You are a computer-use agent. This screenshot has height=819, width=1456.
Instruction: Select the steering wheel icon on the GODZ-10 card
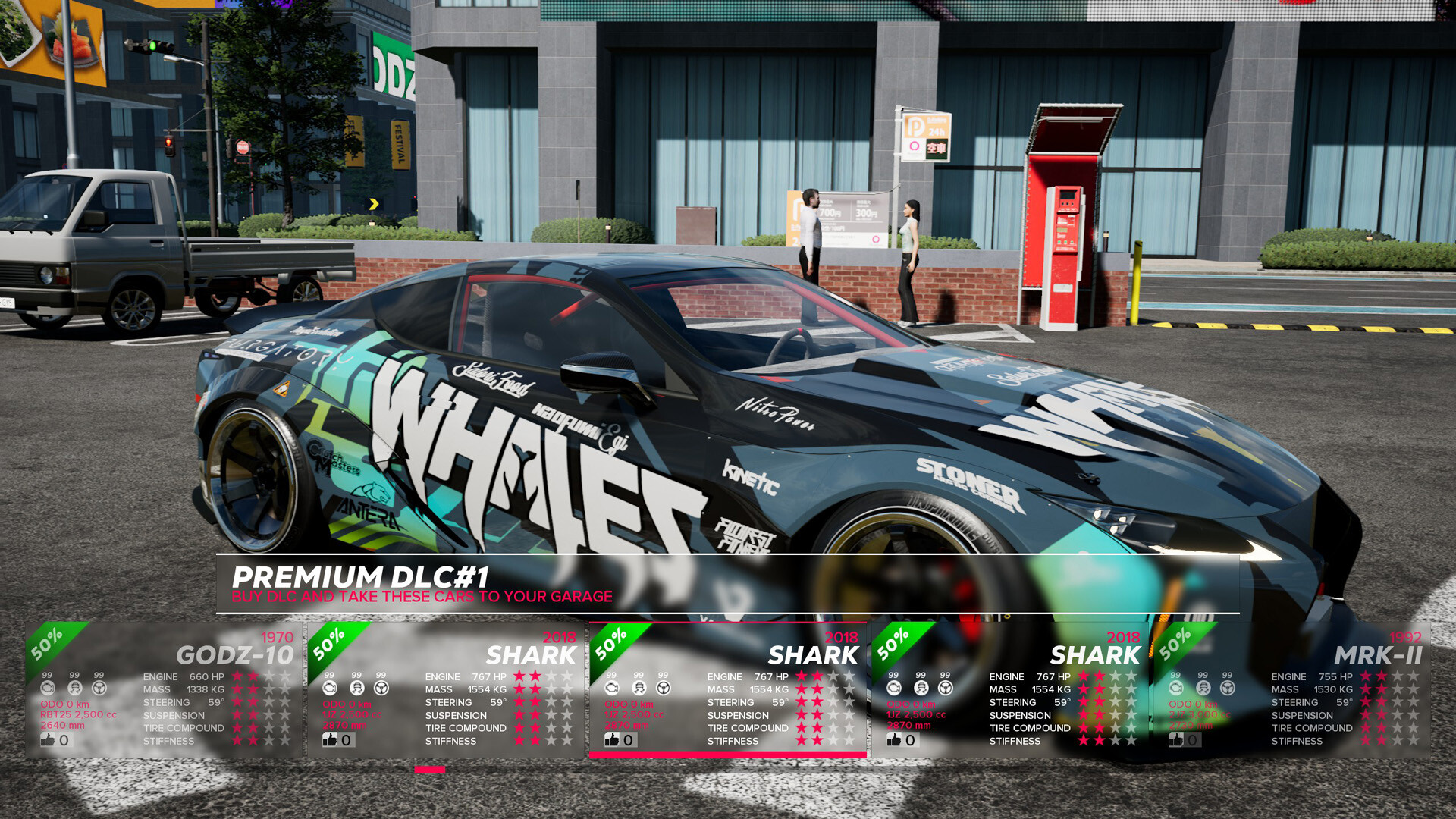click(98, 687)
